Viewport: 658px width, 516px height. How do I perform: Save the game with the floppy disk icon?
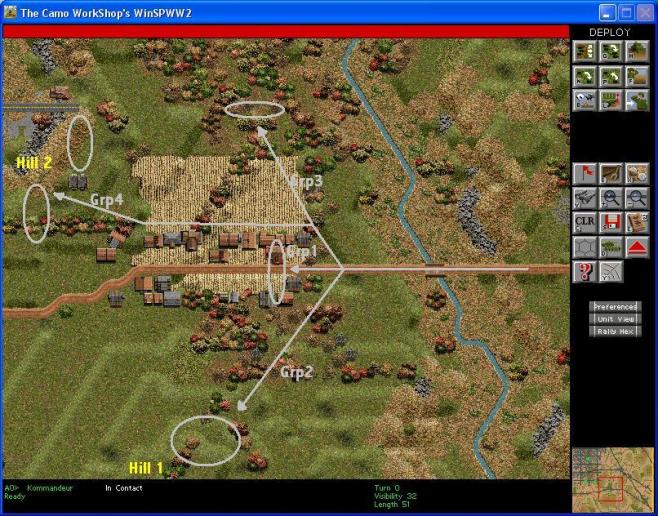pyautogui.click(x=610, y=222)
